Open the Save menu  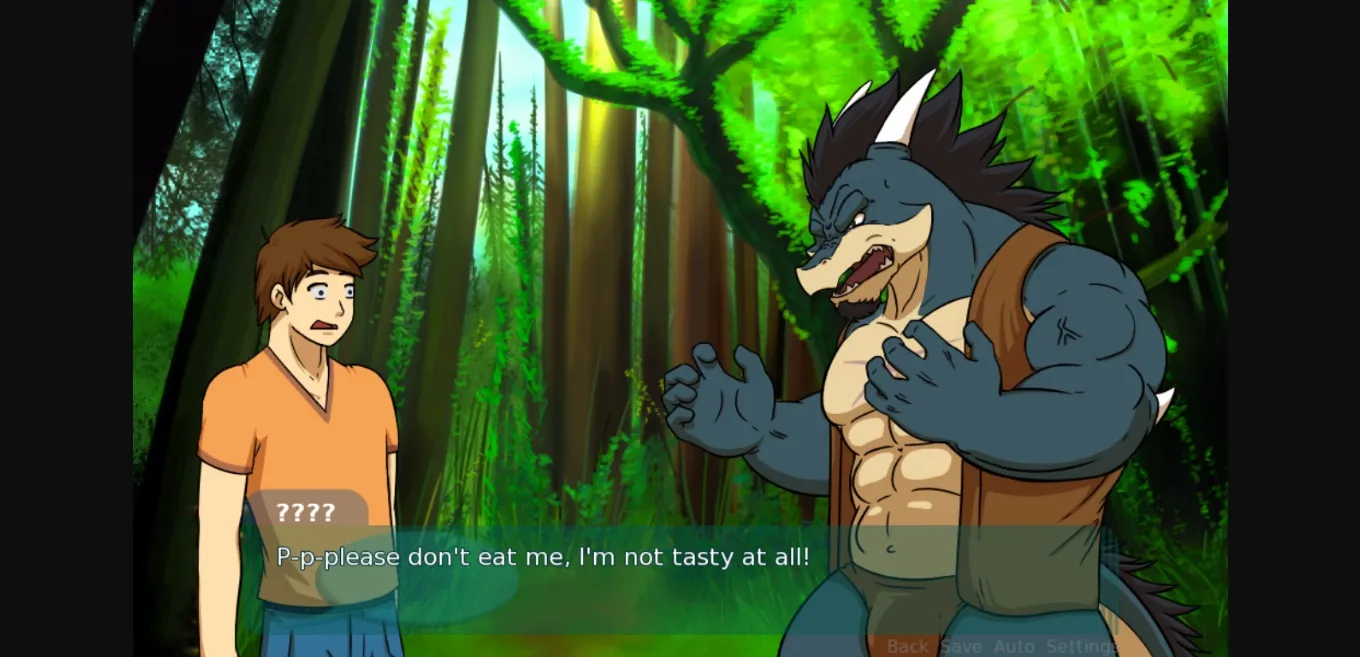961,646
